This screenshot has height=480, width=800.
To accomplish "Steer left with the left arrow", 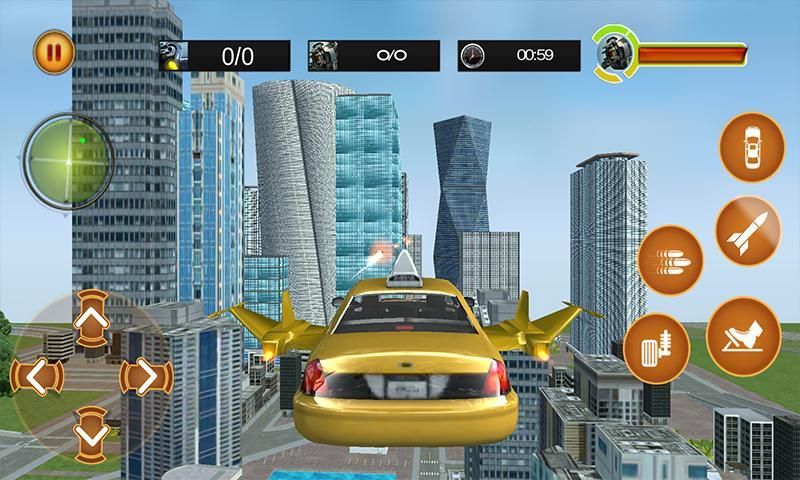I will [36, 377].
